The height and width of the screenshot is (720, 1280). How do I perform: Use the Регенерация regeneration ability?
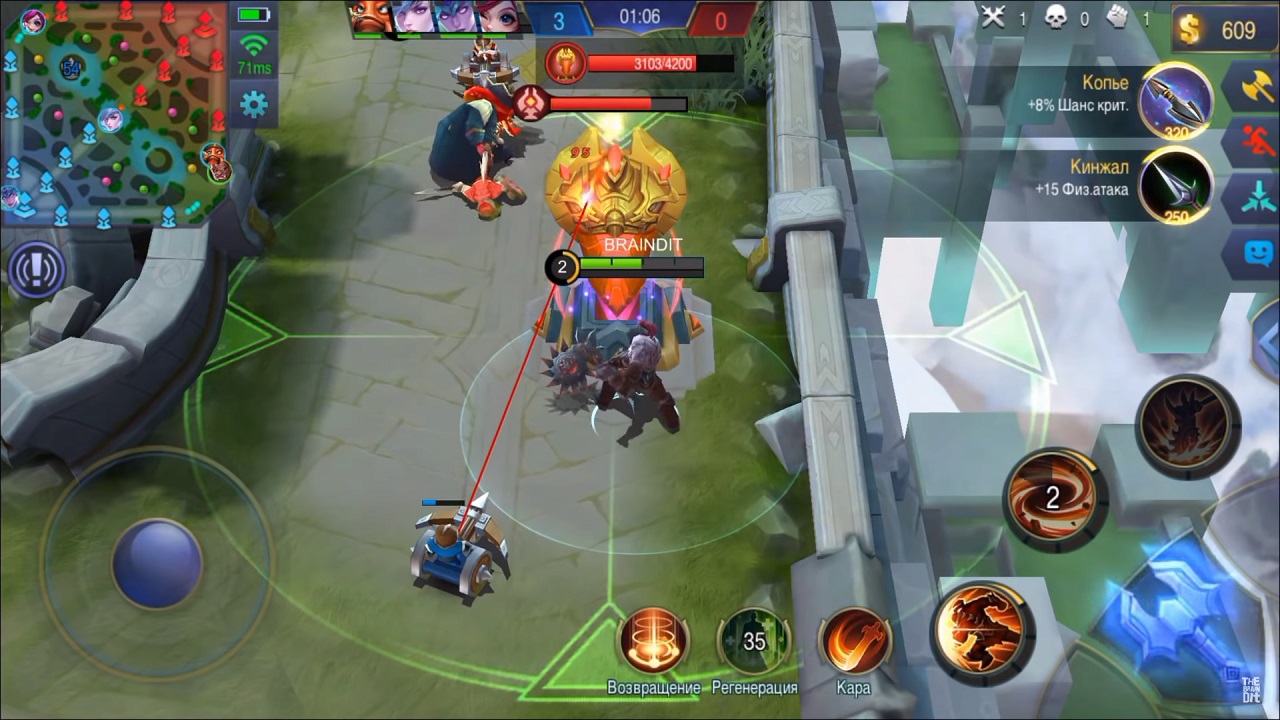(754, 641)
